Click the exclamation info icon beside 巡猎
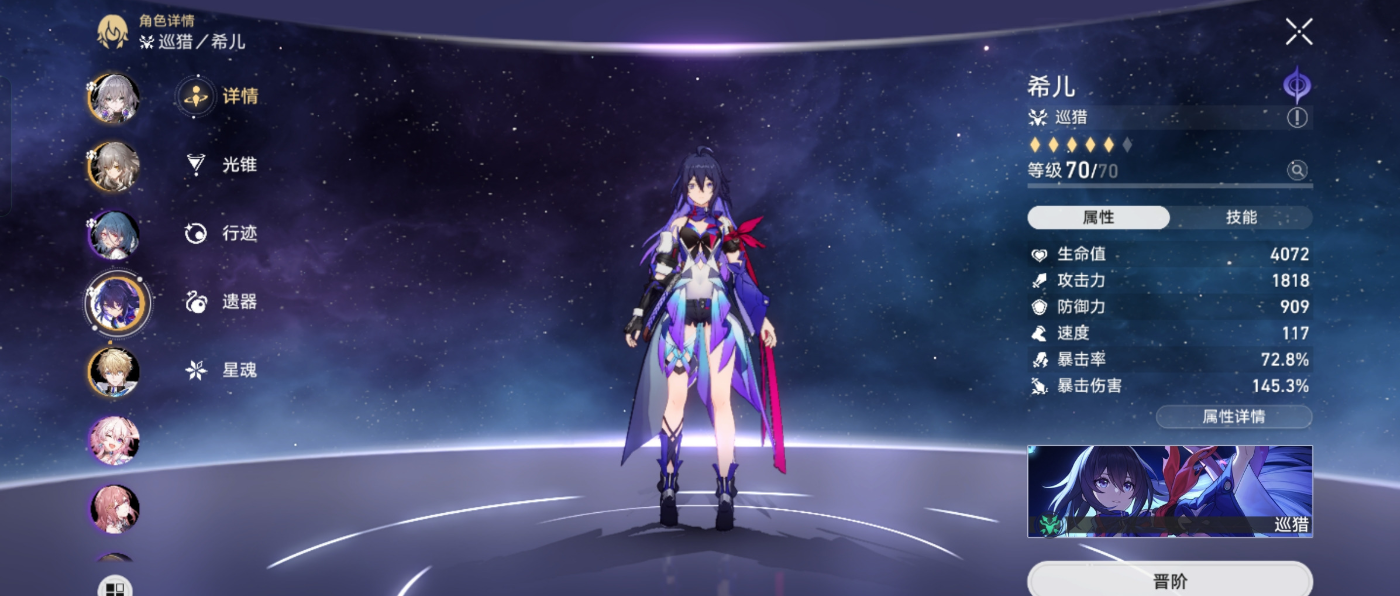The image size is (1400, 596). [1297, 118]
